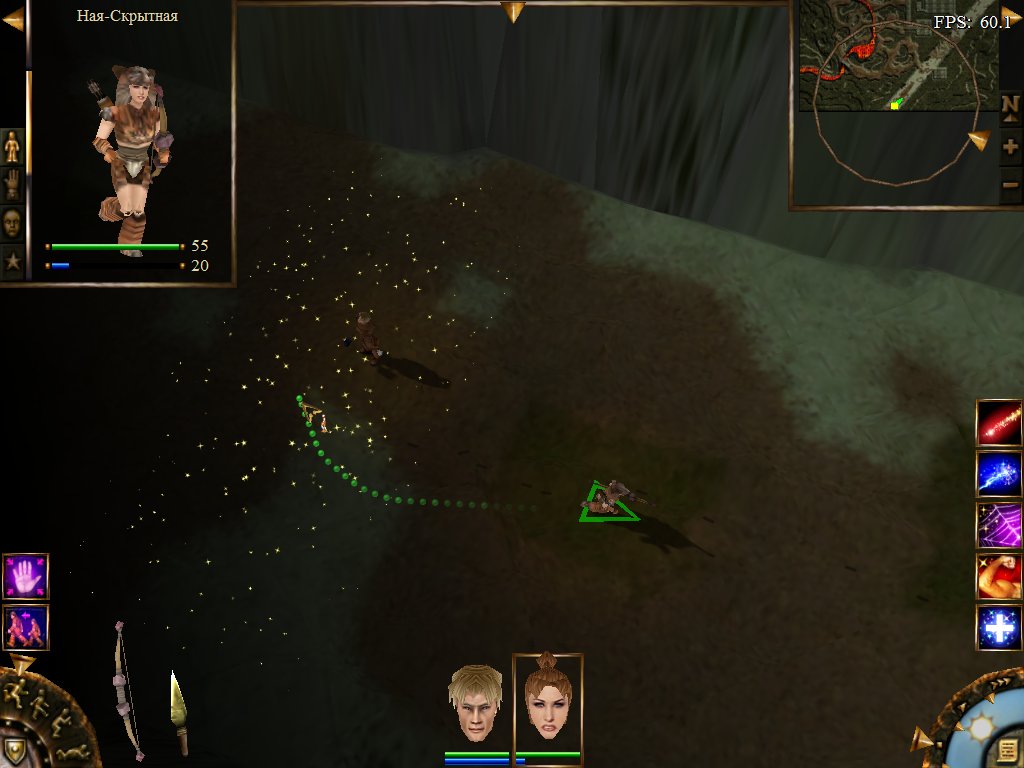Select the blond male hero portrait
The image size is (1024, 768).
tap(474, 705)
